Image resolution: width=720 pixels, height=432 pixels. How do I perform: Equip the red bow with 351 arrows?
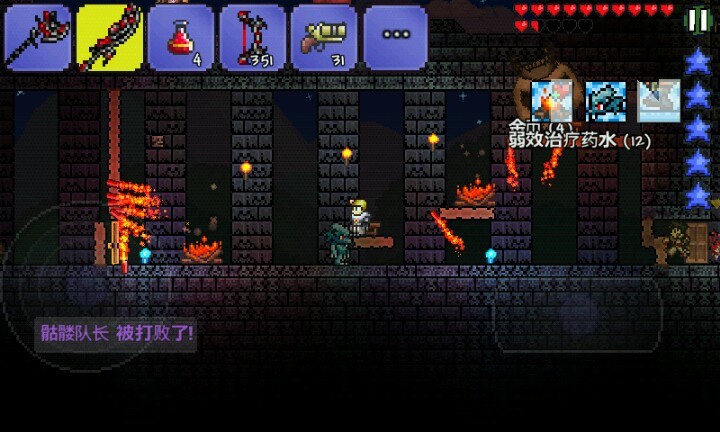(253, 38)
